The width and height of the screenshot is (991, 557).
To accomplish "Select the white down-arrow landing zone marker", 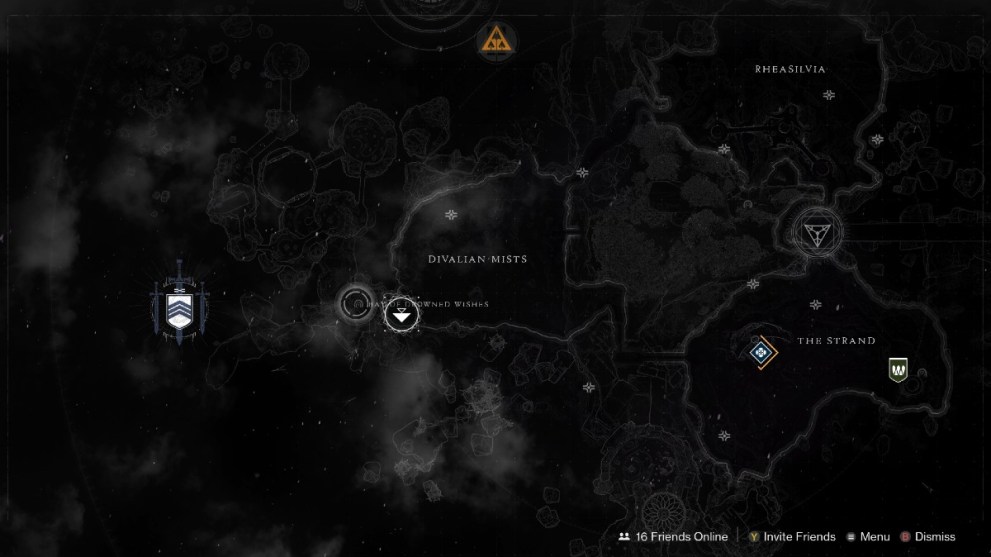I will click(x=401, y=316).
